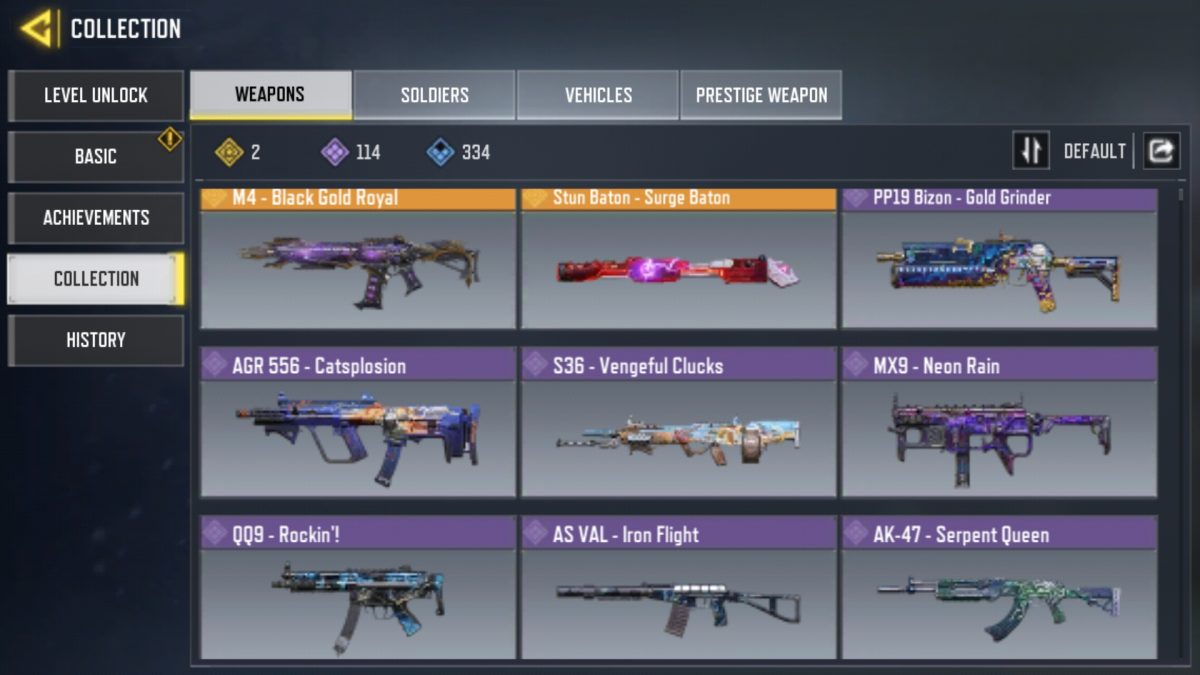Viewport: 1200px width, 675px height.
Task: Switch to the Soldiers tab
Action: (x=435, y=95)
